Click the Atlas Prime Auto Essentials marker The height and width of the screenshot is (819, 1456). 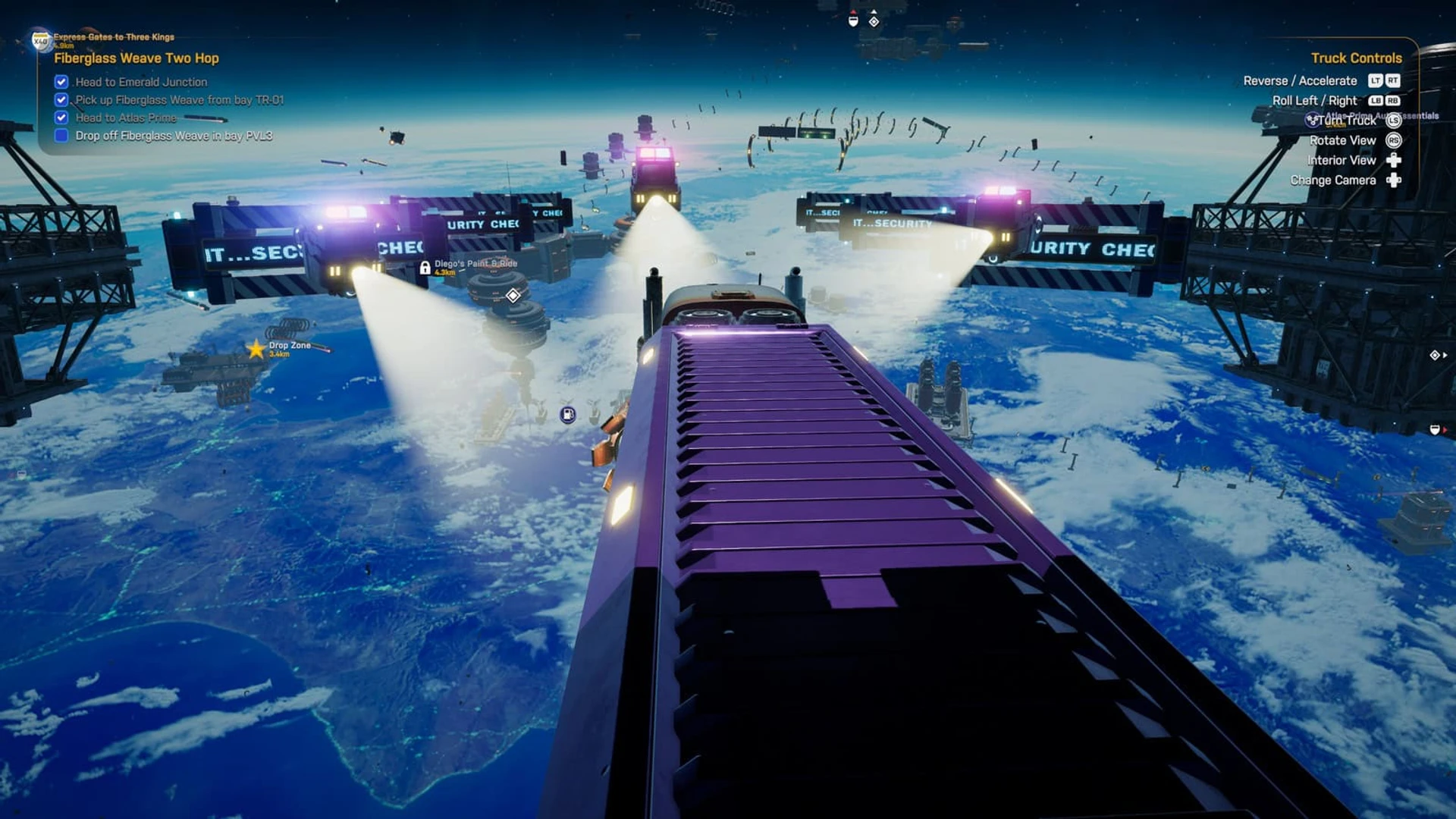click(1313, 120)
